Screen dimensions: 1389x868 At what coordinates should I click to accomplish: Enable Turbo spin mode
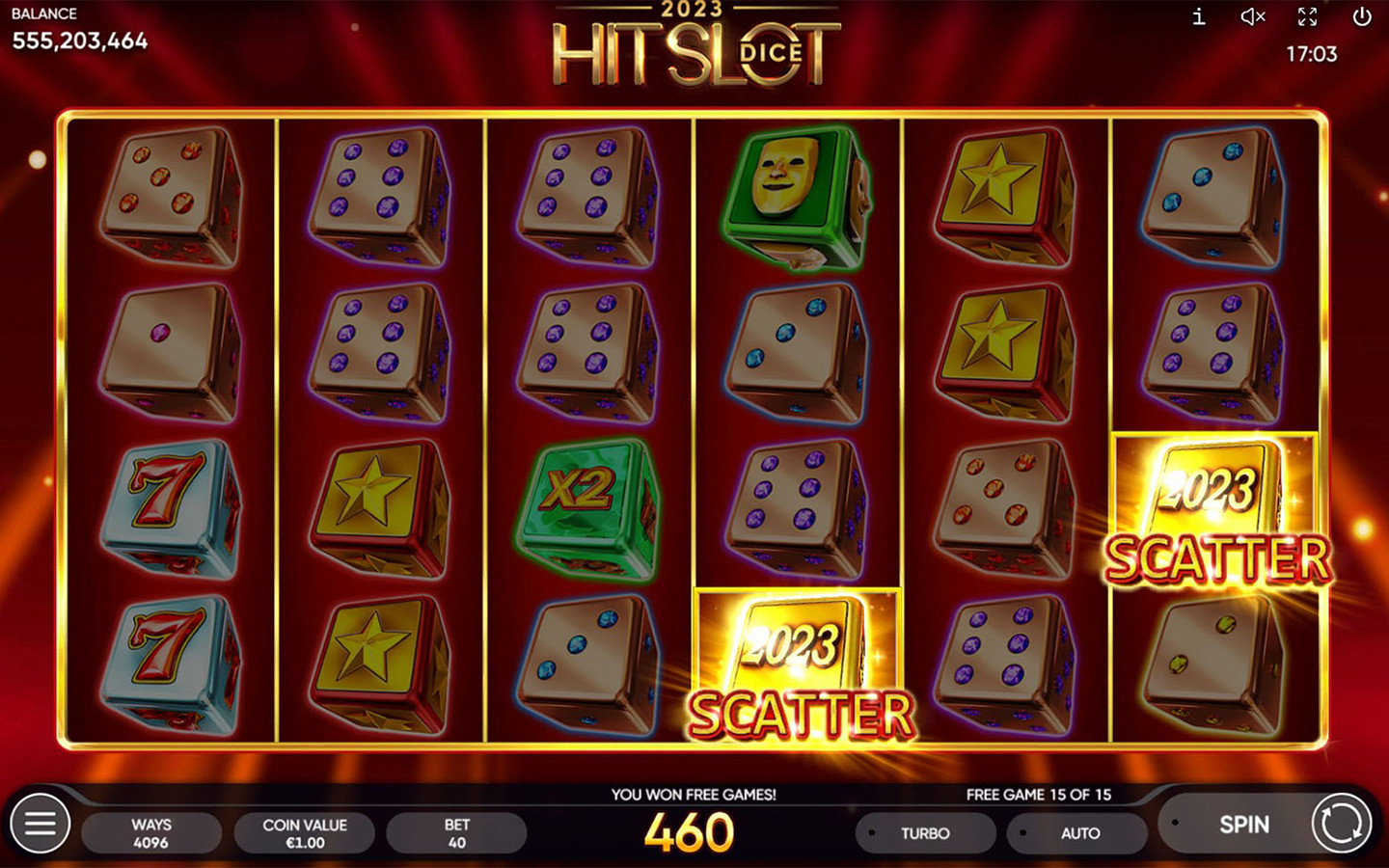925,833
